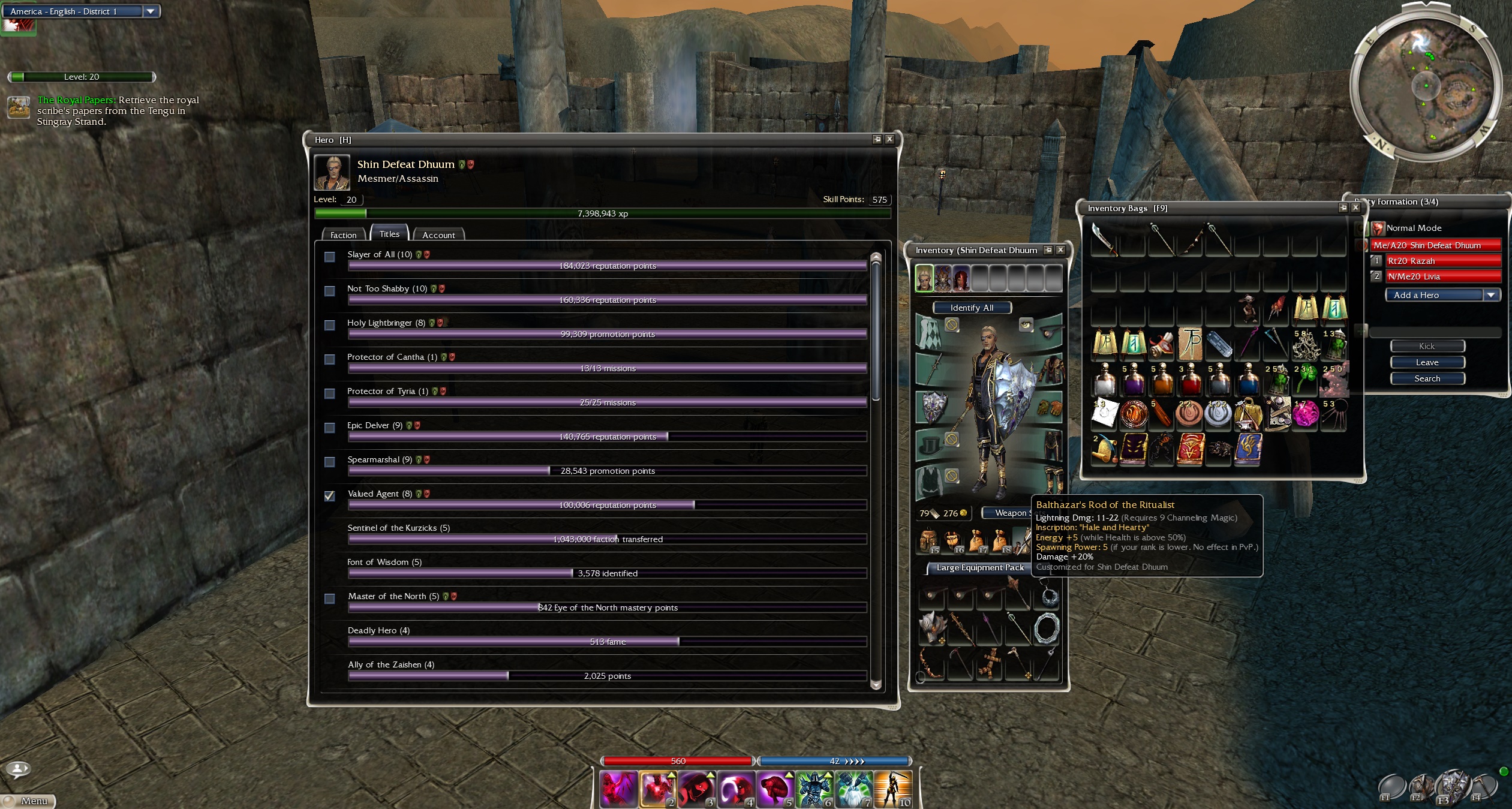Toggle the Spearmarshal title checkbox
The image size is (1512, 809).
click(330, 462)
